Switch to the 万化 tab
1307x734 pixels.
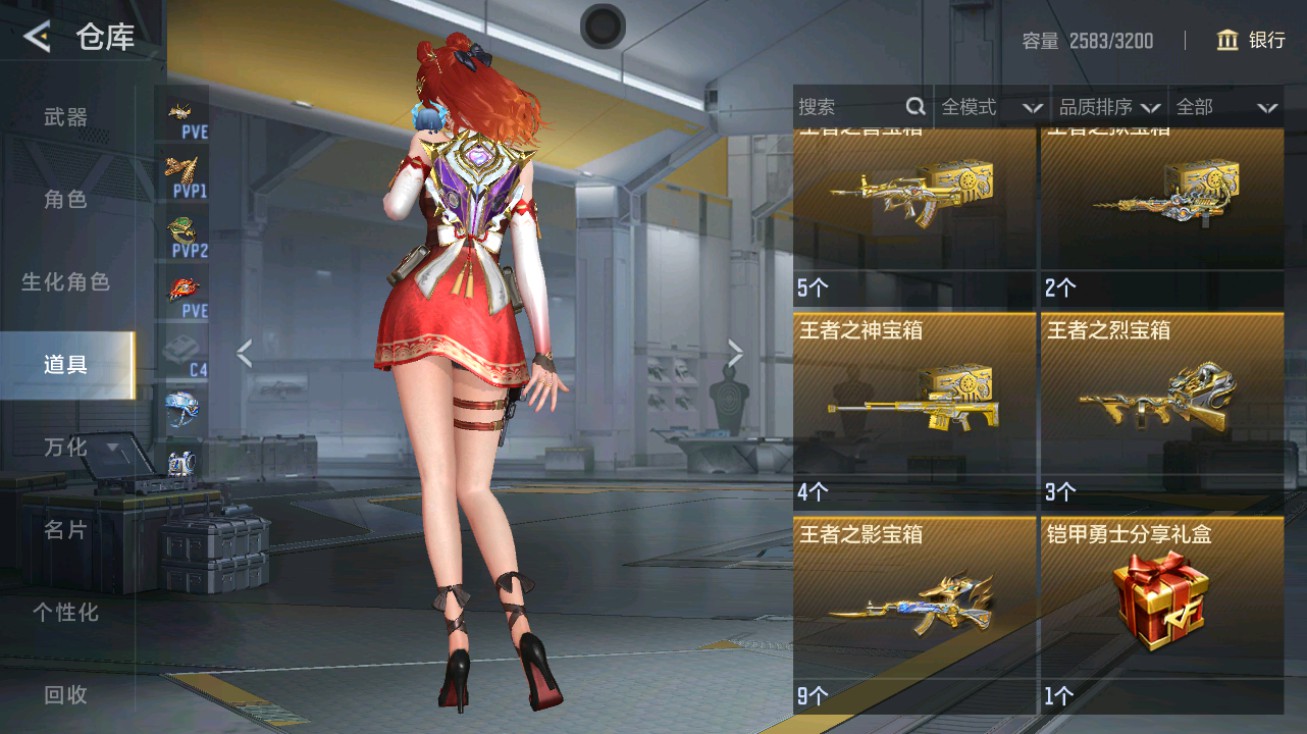[x=66, y=448]
